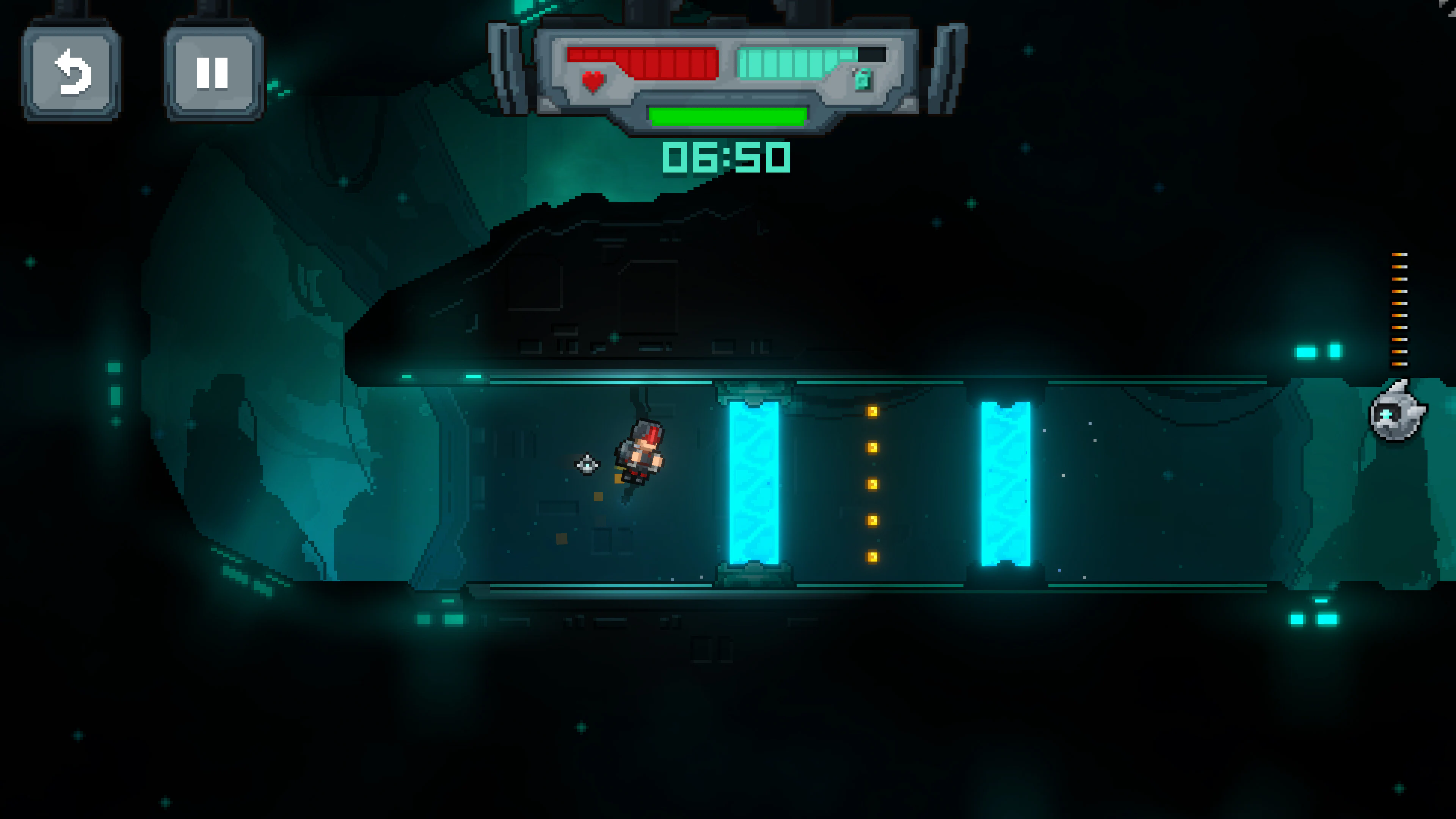Click the red heart icon on the health bar

(591, 83)
